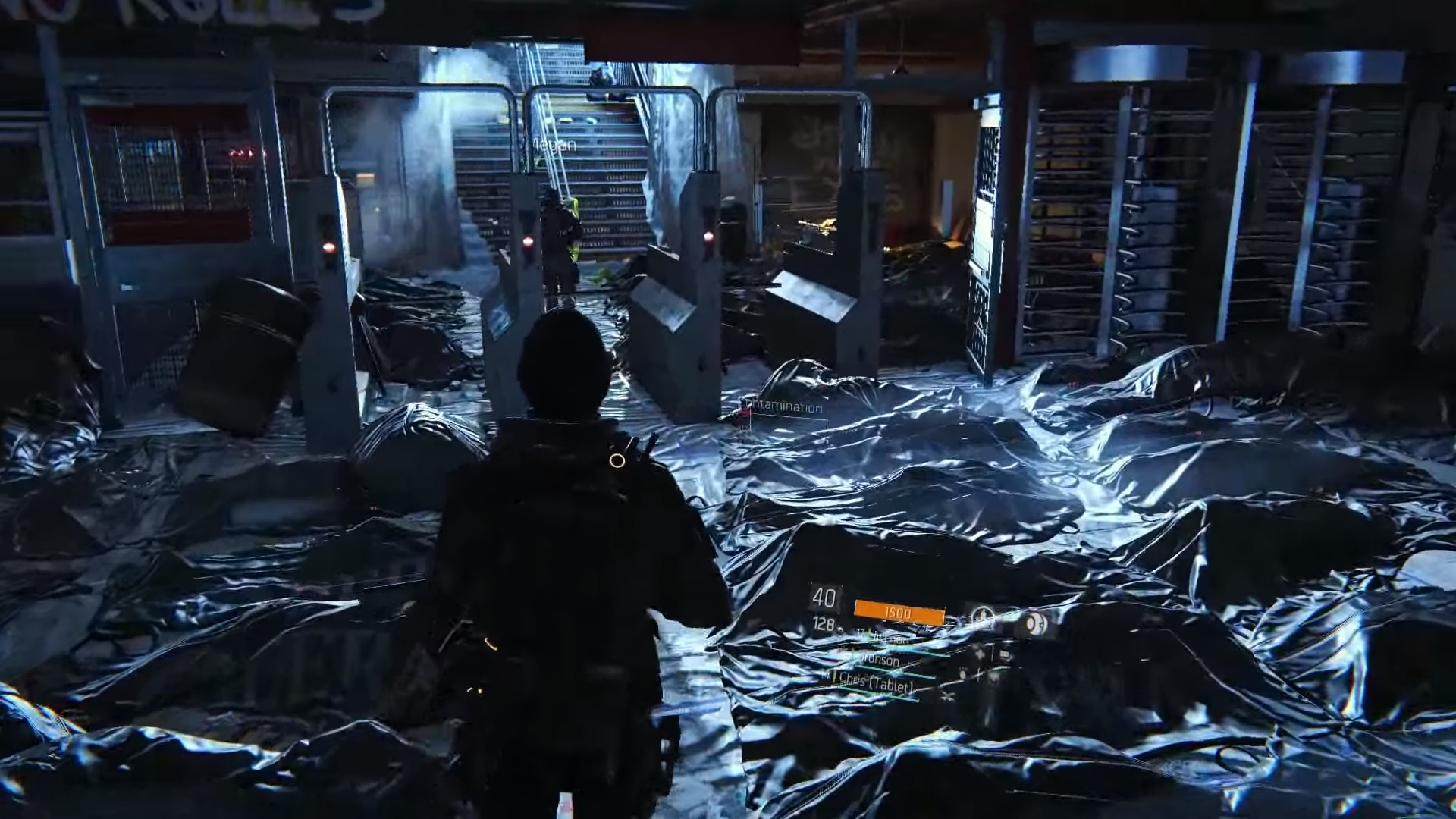The image size is (1456, 819).
Task: Click the grenade slot icon on HUD
Action: click(x=978, y=654)
